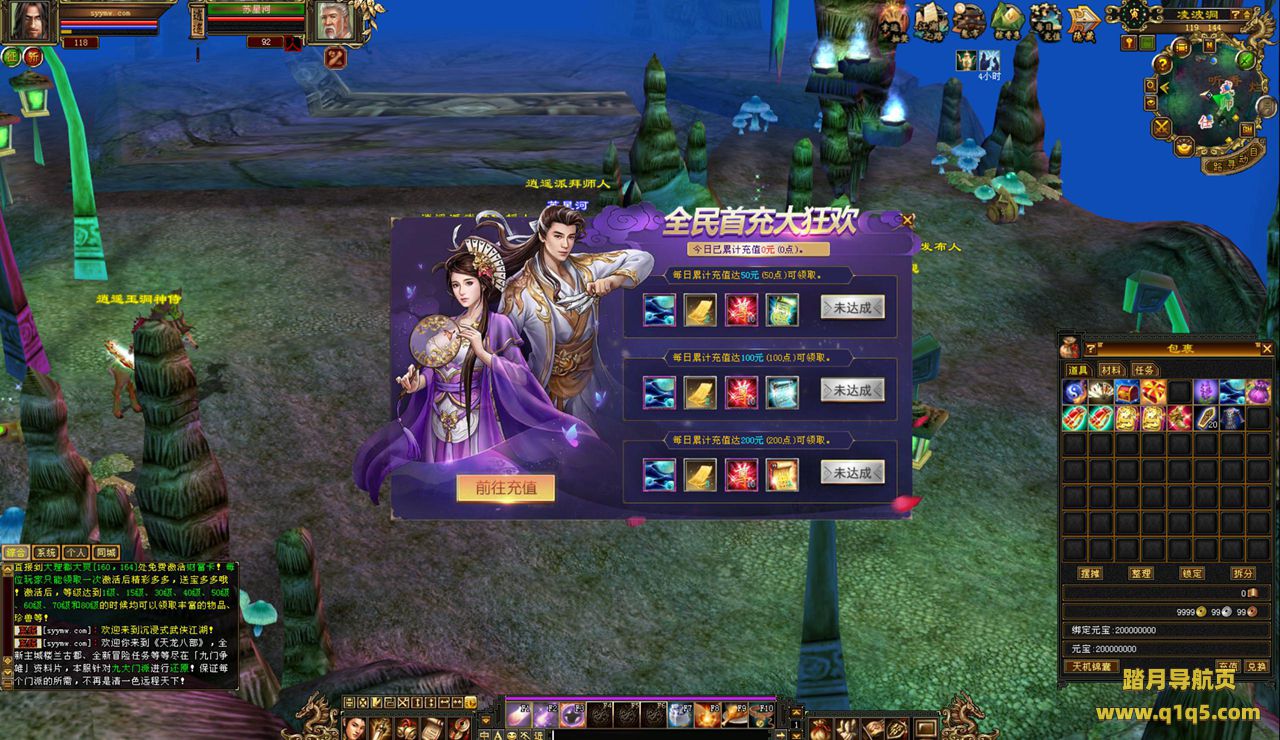Open the 天机锦囊 button

click(x=1092, y=666)
